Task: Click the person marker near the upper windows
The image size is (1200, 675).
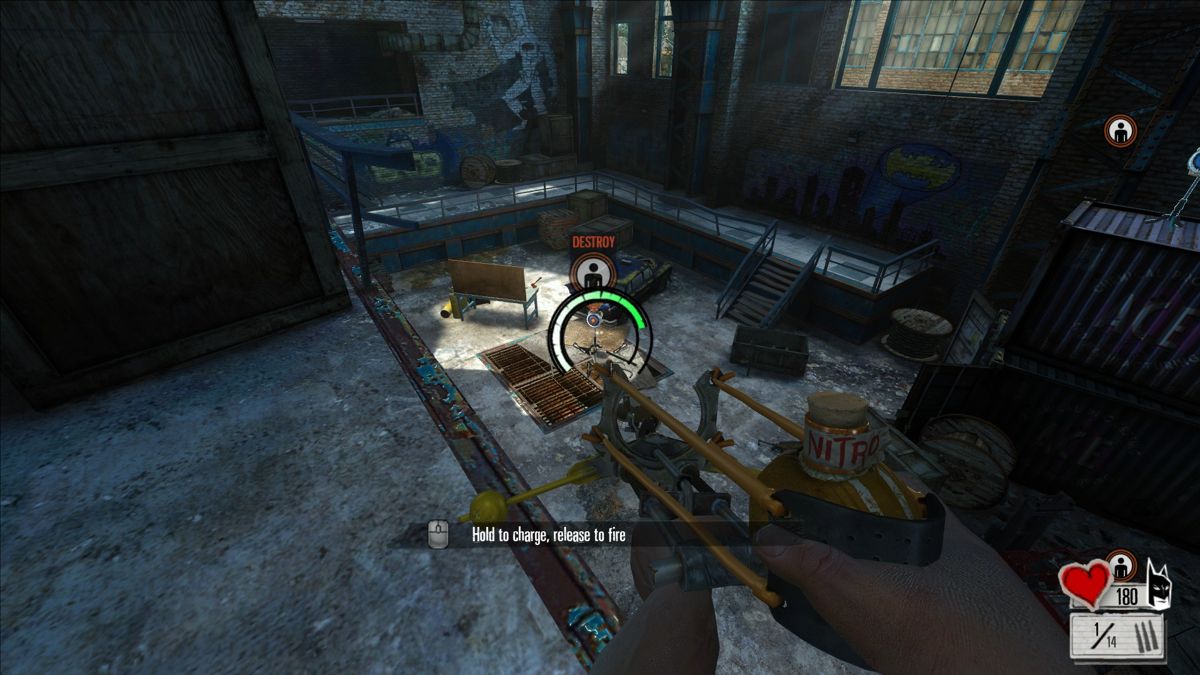Action: 1120,131
